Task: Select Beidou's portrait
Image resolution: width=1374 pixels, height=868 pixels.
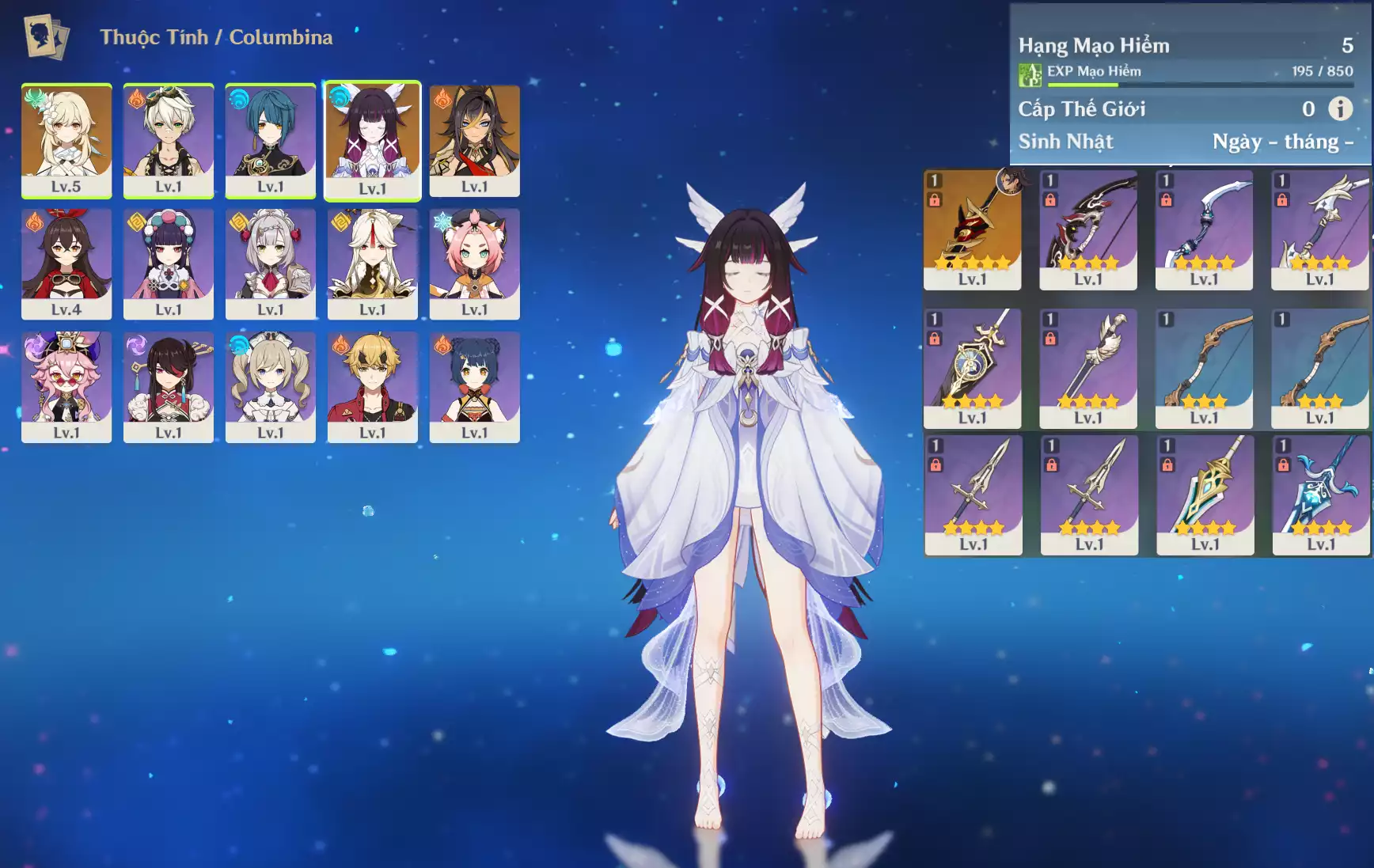Action: tap(169, 387)
